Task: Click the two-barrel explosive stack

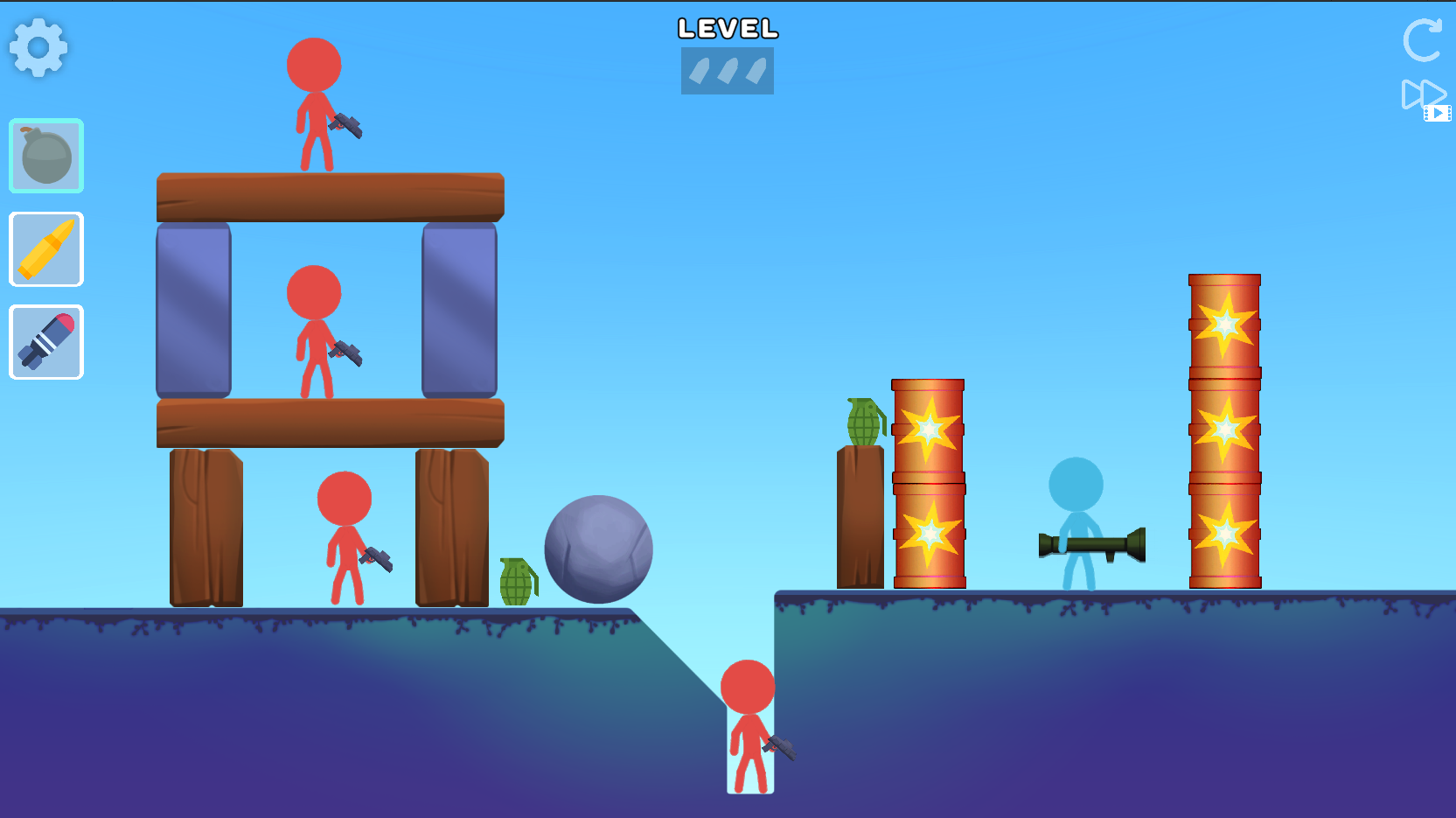Action: coord(927,481)
